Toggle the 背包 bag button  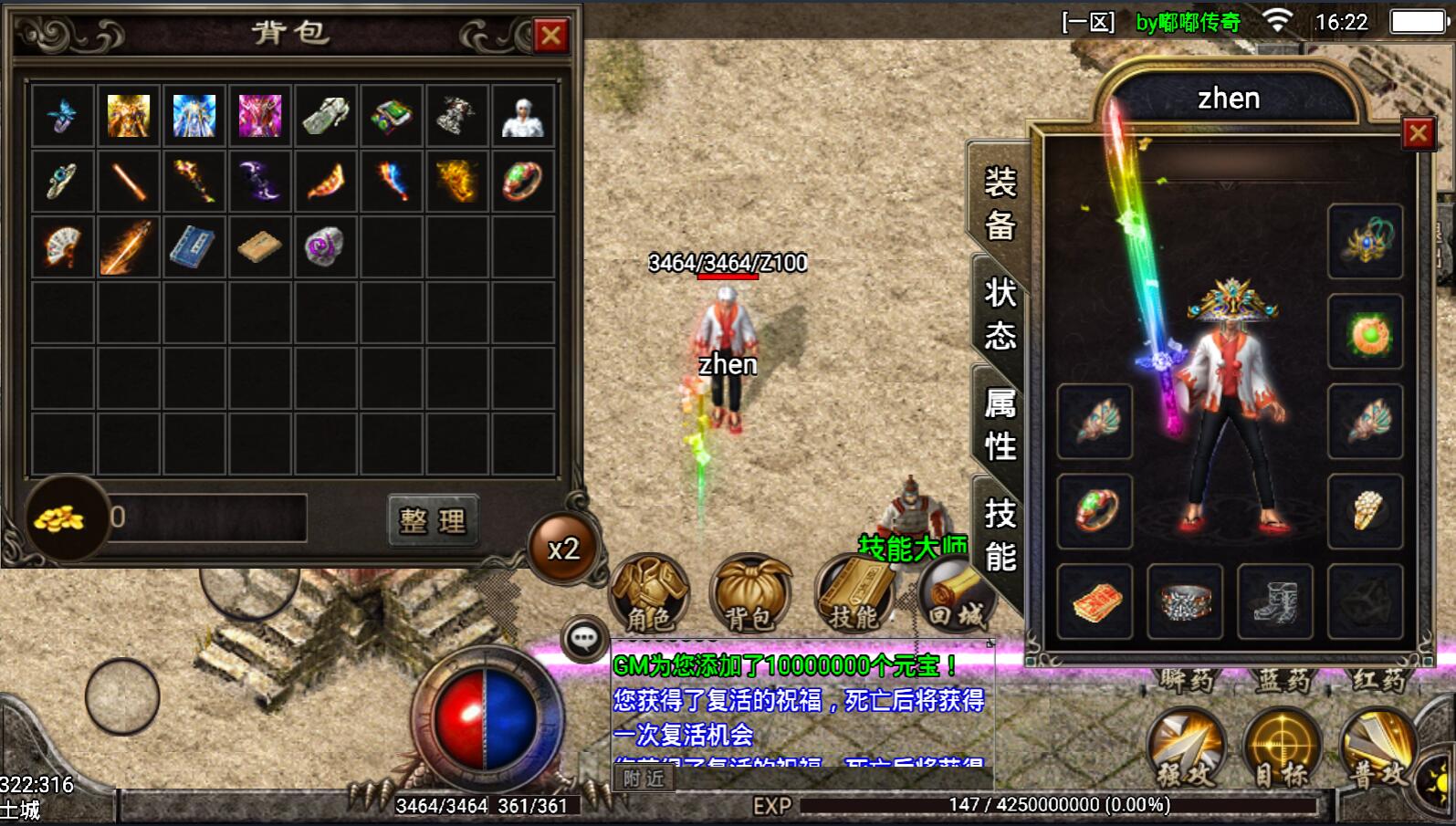point(750,593)
